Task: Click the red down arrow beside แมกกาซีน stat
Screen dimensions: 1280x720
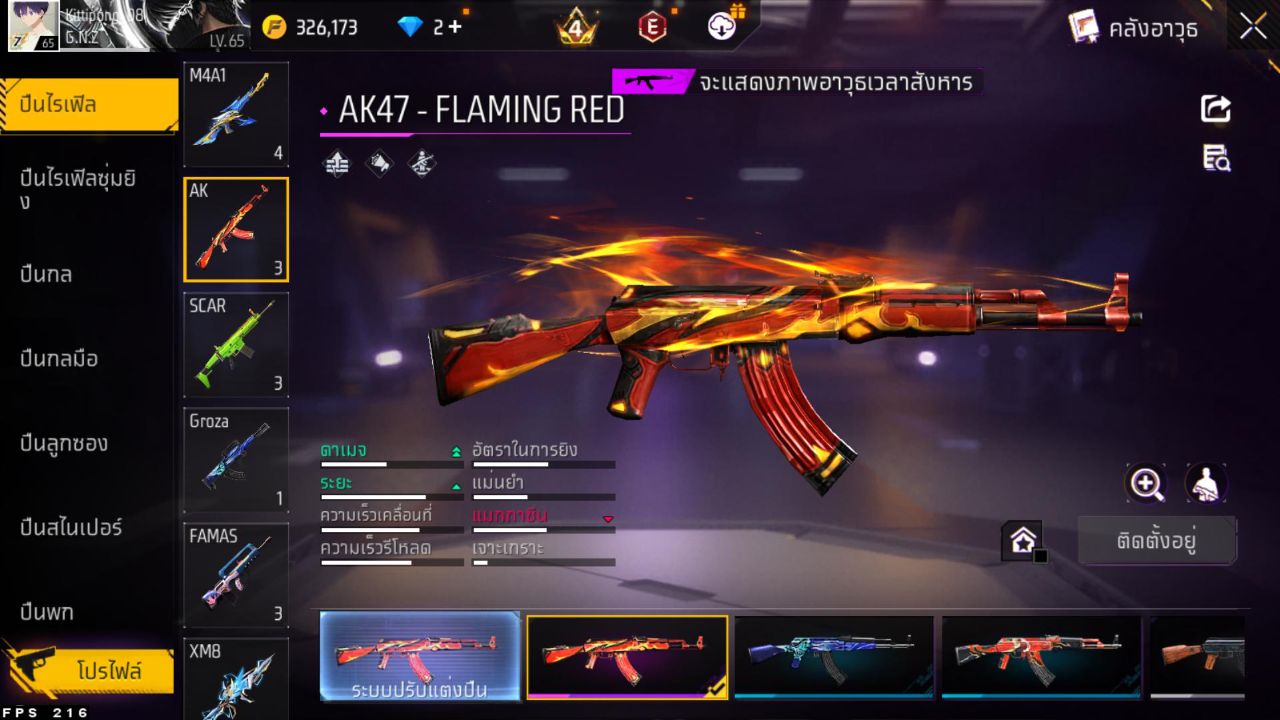Action: [x=608, y=519]
